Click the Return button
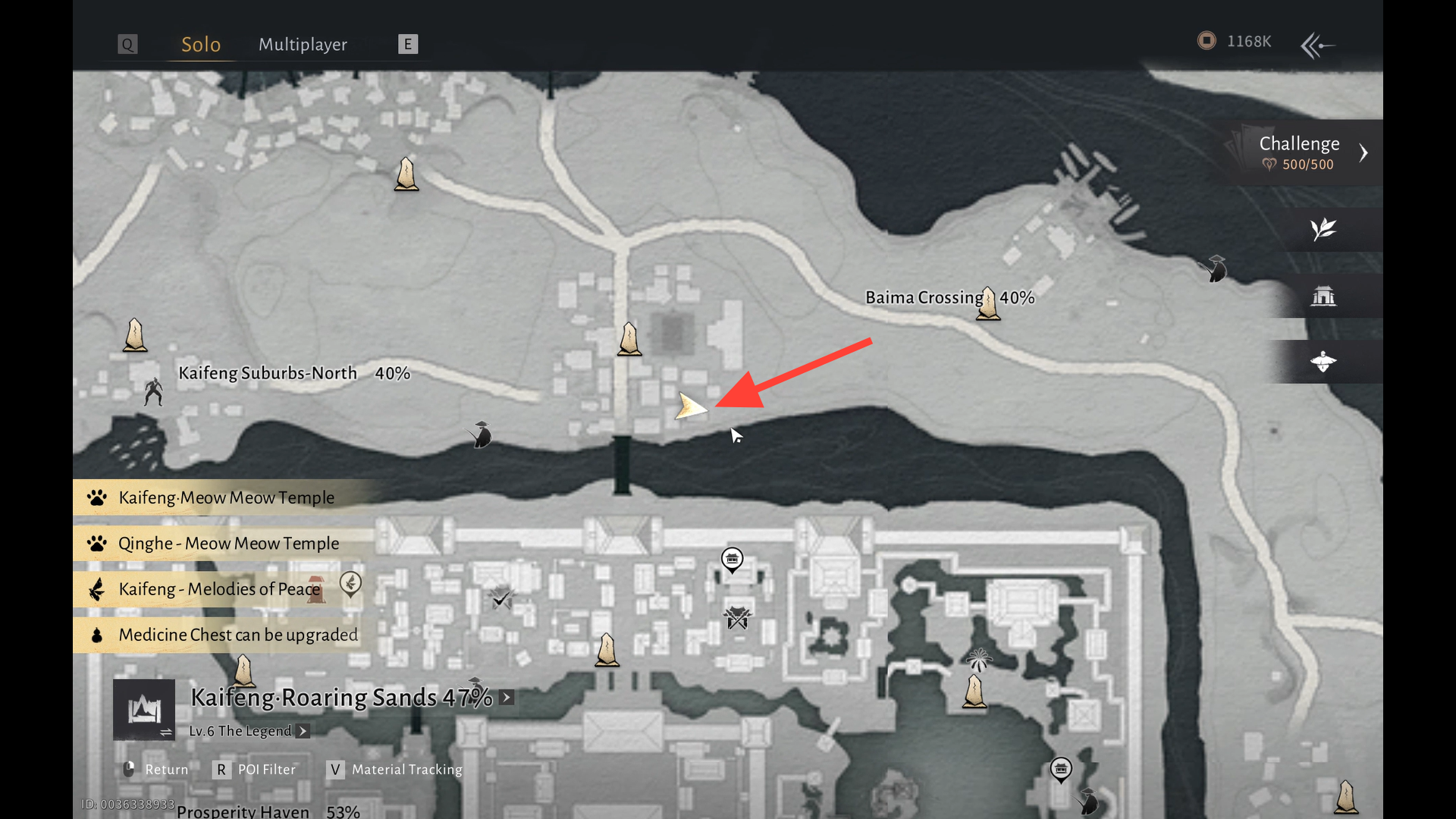Image resolution: width=1456 pixels, height=819 pixels. [x=156, y=770]
